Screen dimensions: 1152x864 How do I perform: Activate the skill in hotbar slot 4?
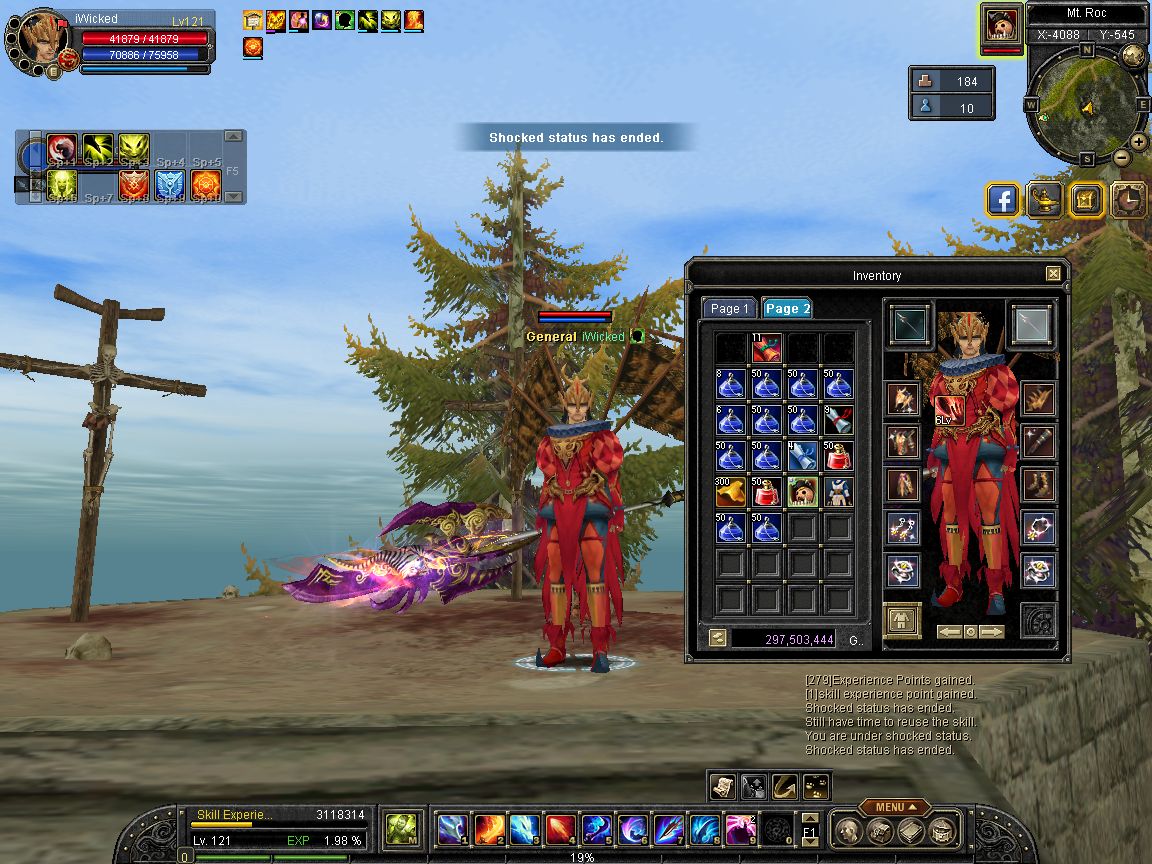click(560, 830)
